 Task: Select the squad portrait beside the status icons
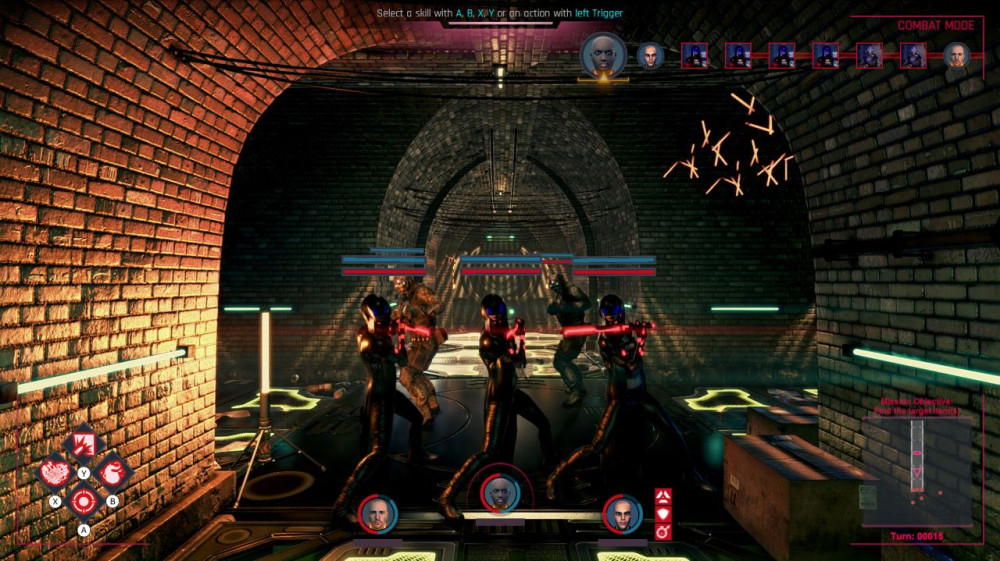(622, 514)
